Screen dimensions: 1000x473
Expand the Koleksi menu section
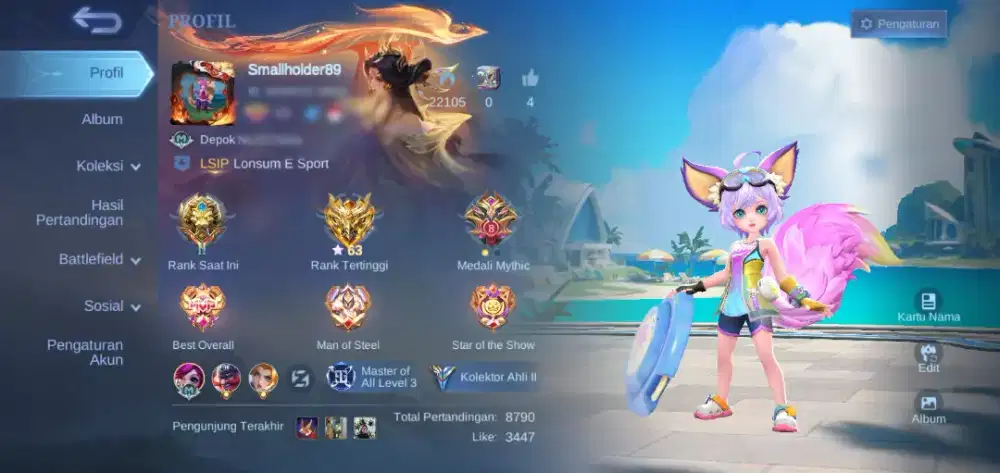click(x=106, y=166)
